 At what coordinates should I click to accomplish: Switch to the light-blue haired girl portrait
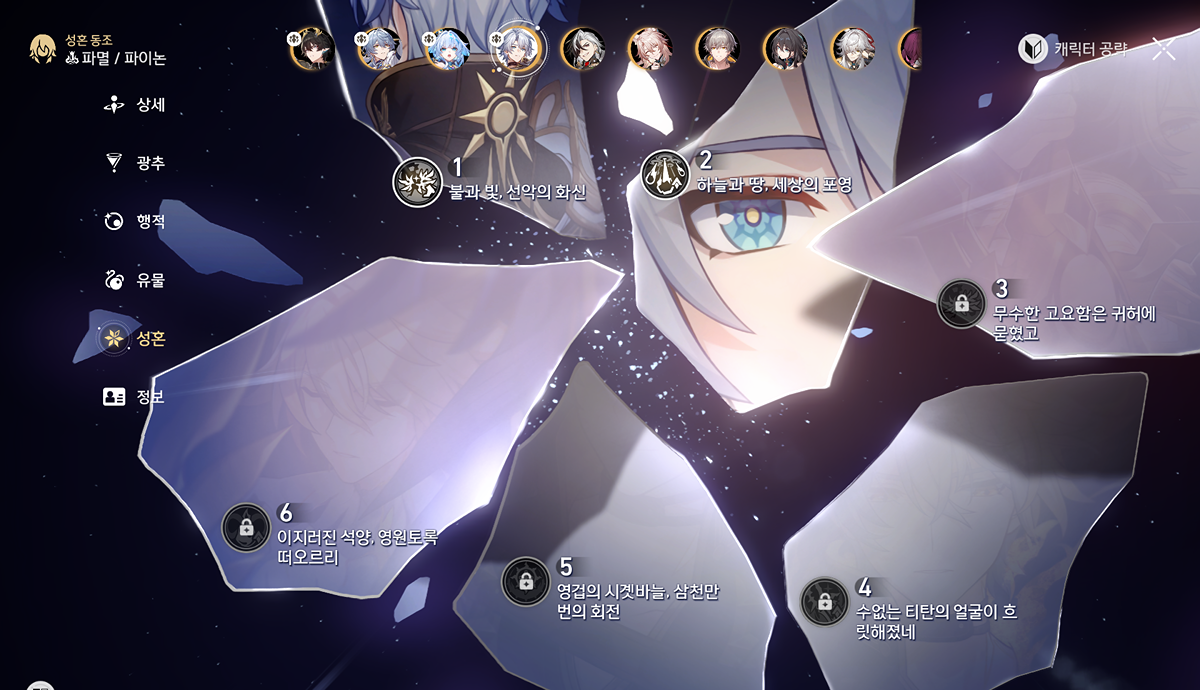[x=447, y=48]
